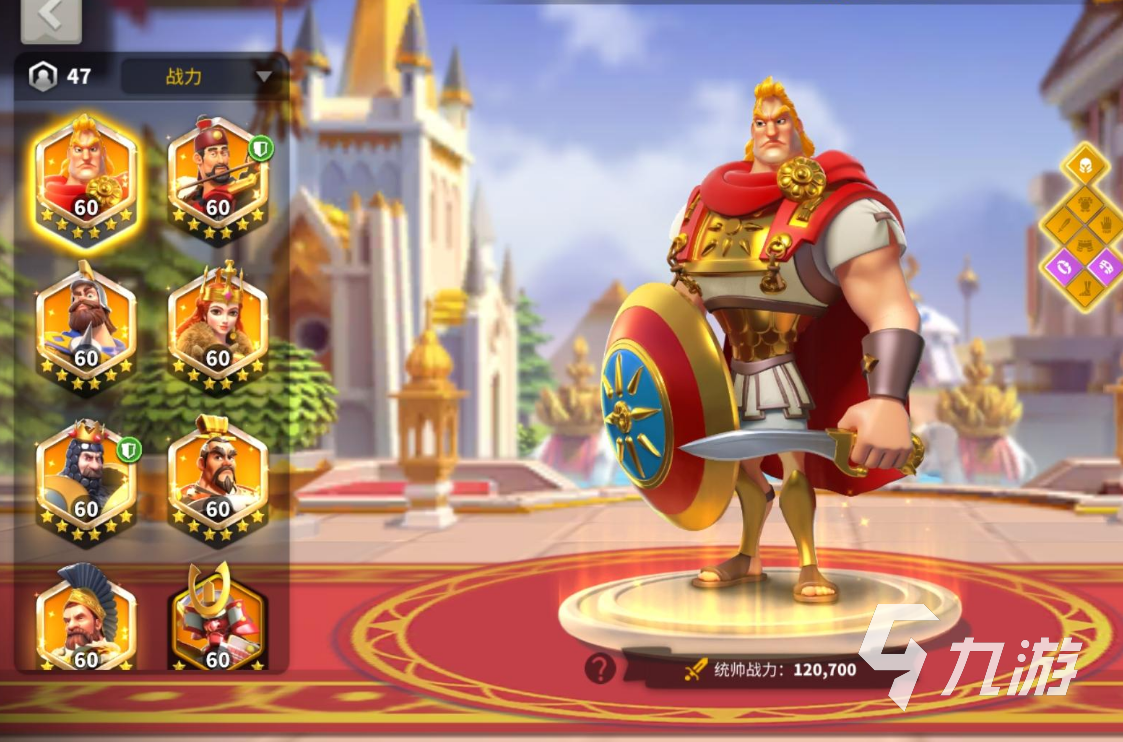Image resolution: width=1123 pixels, height=742 pixels.
Task: Click the question mark help icon
Action: [599, 668]
